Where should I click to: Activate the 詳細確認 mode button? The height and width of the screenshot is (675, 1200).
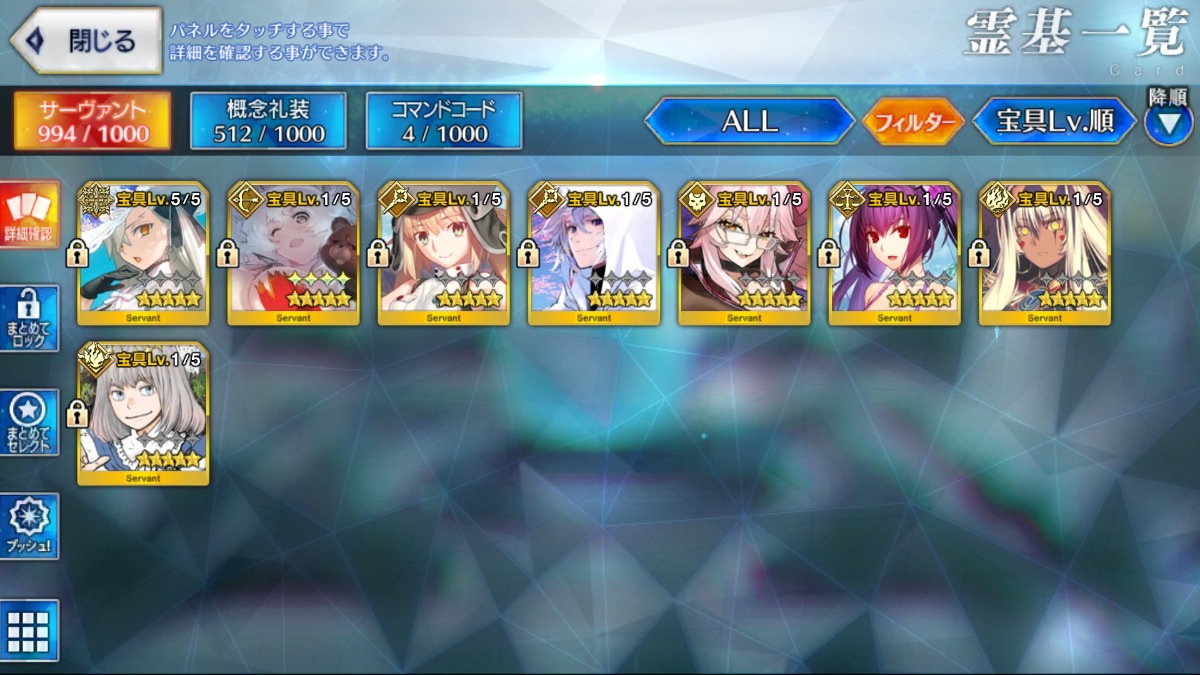point(29,214)
